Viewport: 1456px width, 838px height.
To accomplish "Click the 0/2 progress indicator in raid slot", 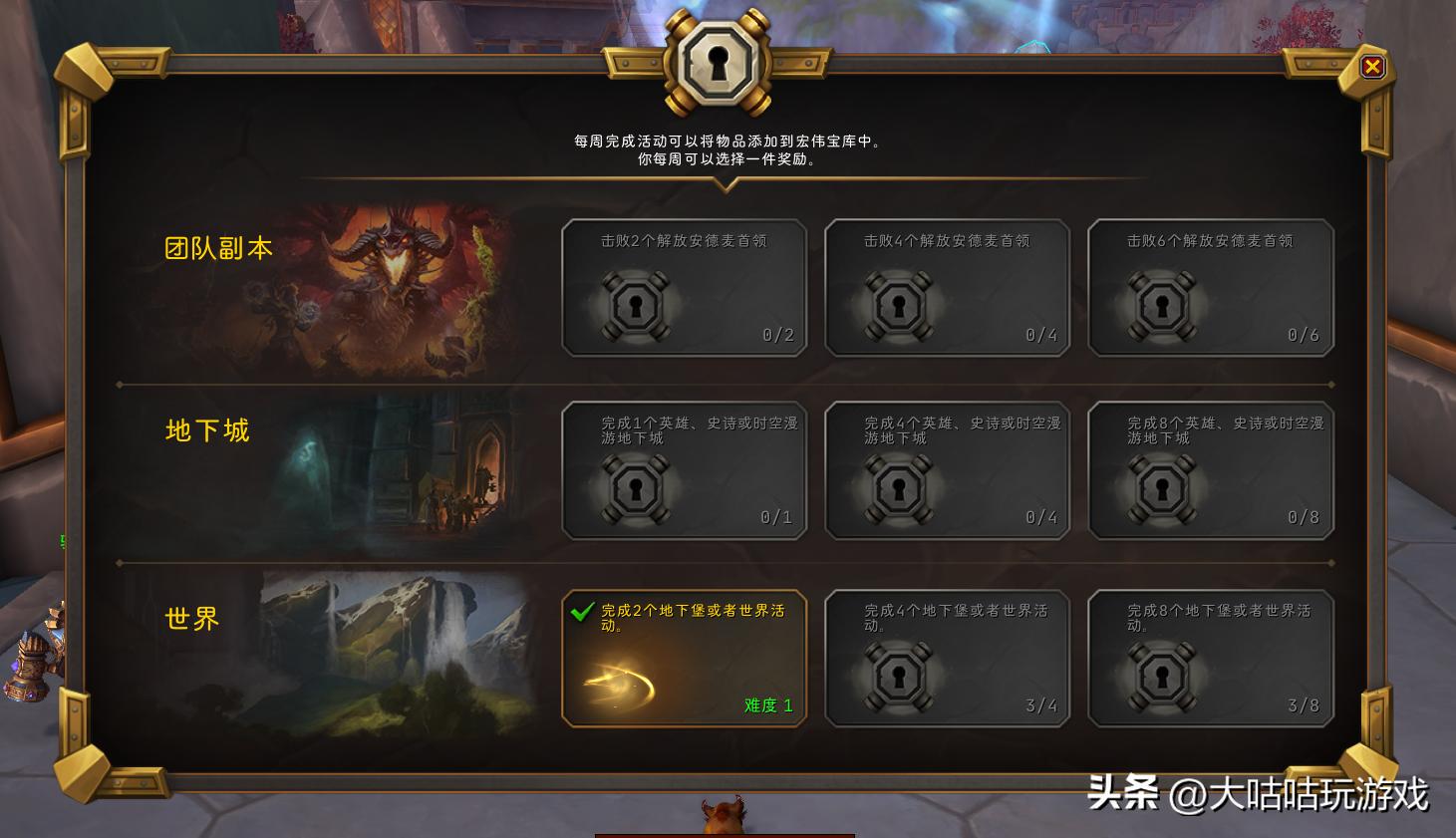I will 778,335.
